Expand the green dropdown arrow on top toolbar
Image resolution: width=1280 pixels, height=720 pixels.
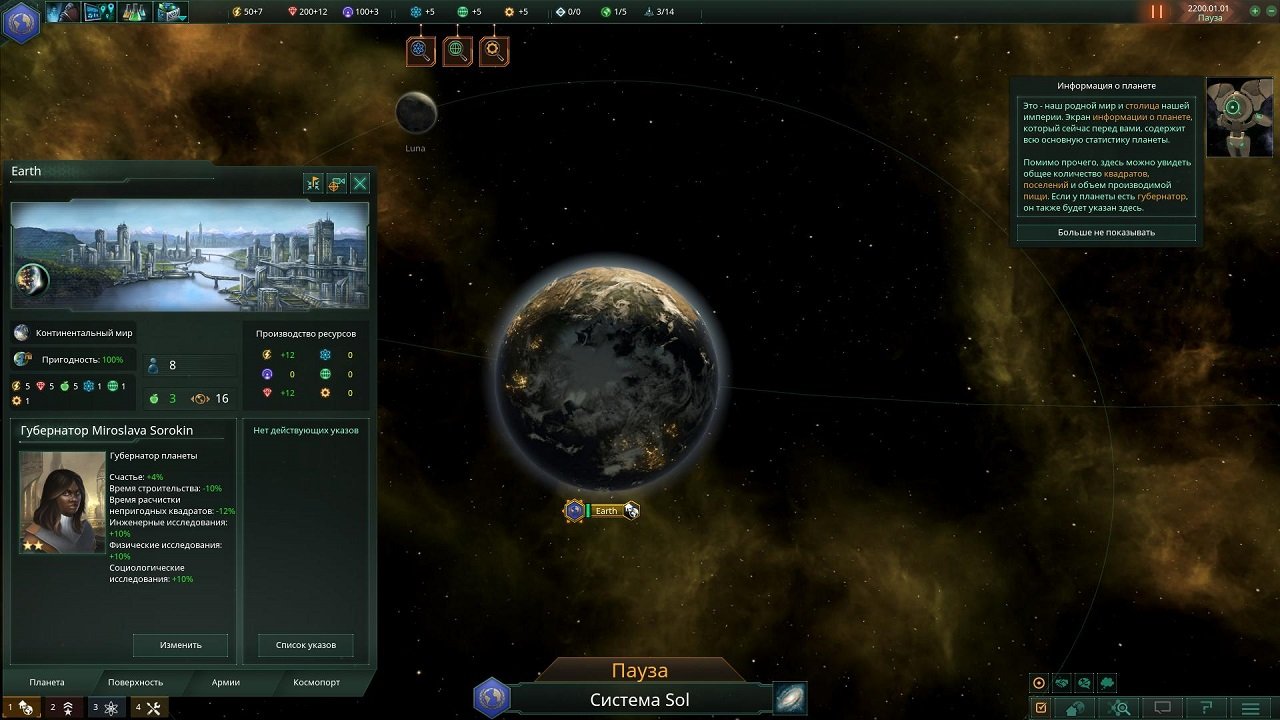[180, 18]
